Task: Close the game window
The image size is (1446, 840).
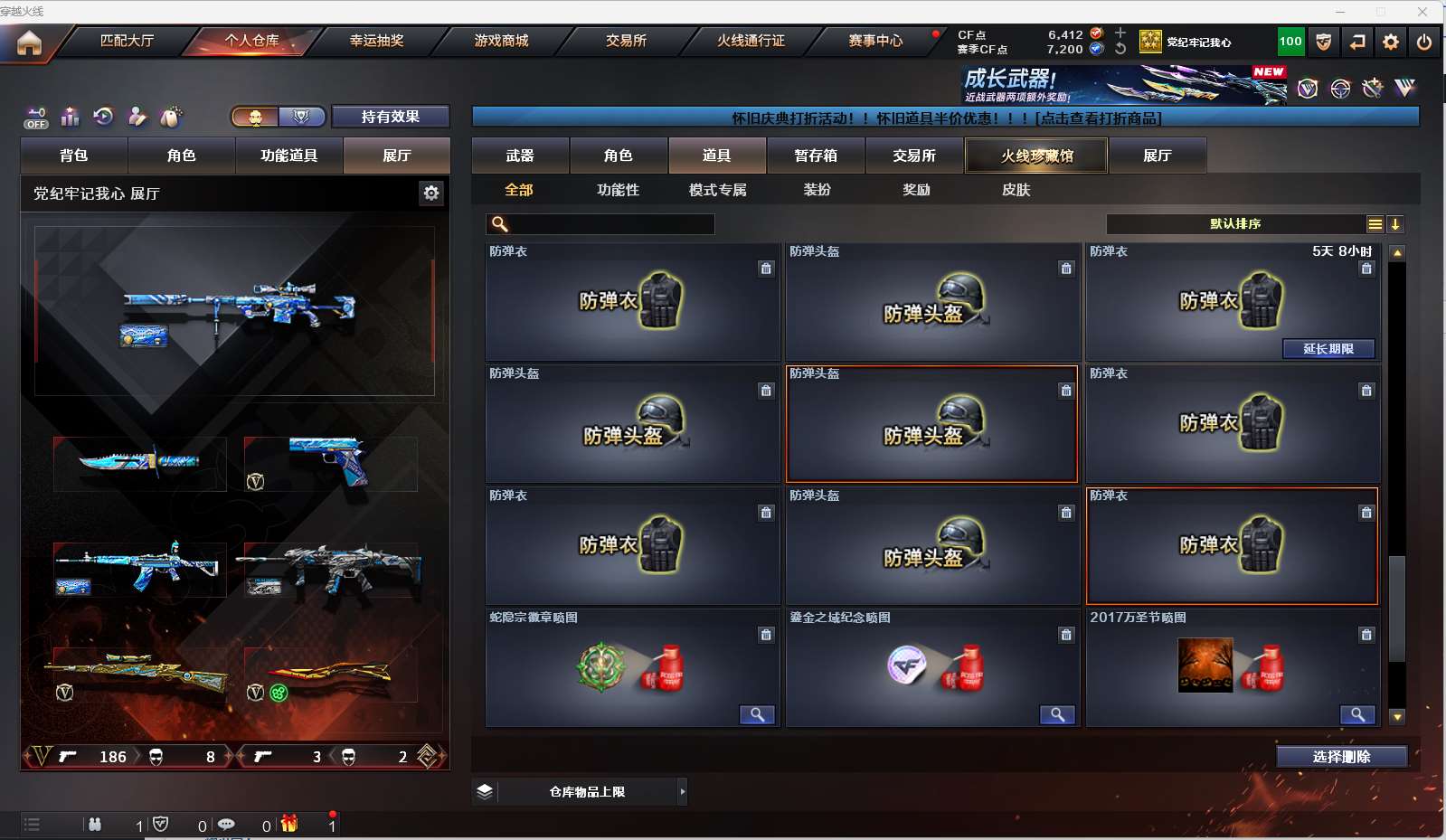Action: click(x=1422, y=11)
